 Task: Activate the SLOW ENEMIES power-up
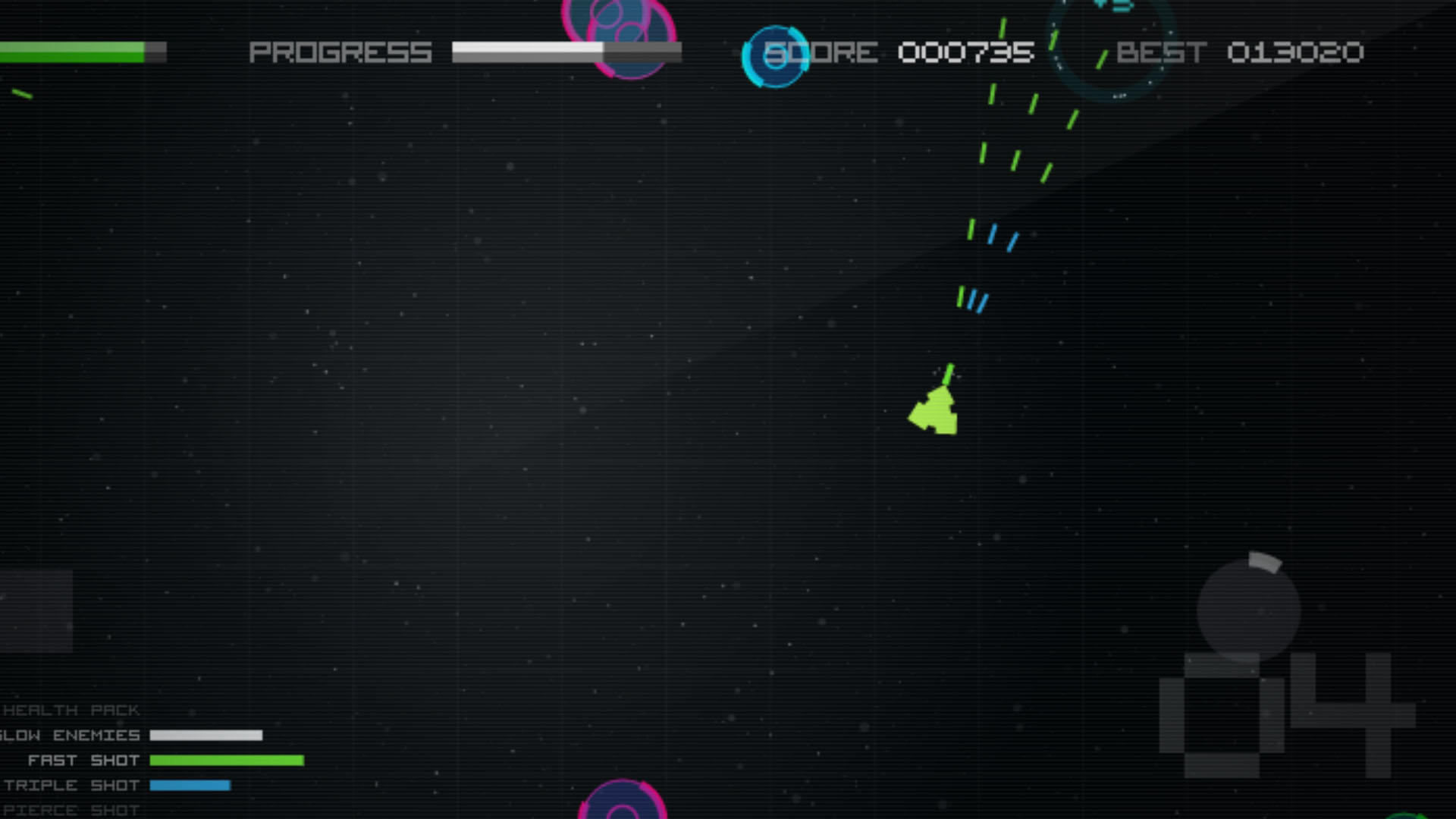[x=70, y=735]
